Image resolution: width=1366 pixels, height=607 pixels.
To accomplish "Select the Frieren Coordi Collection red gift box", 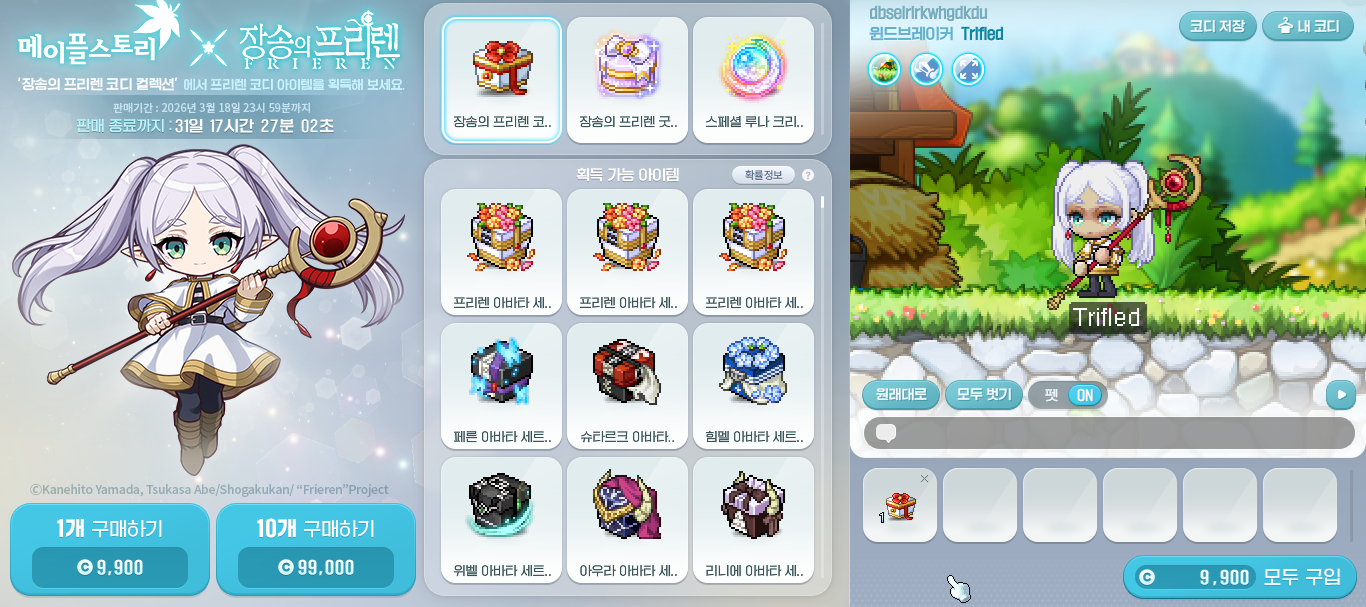I will click(502, 80).
